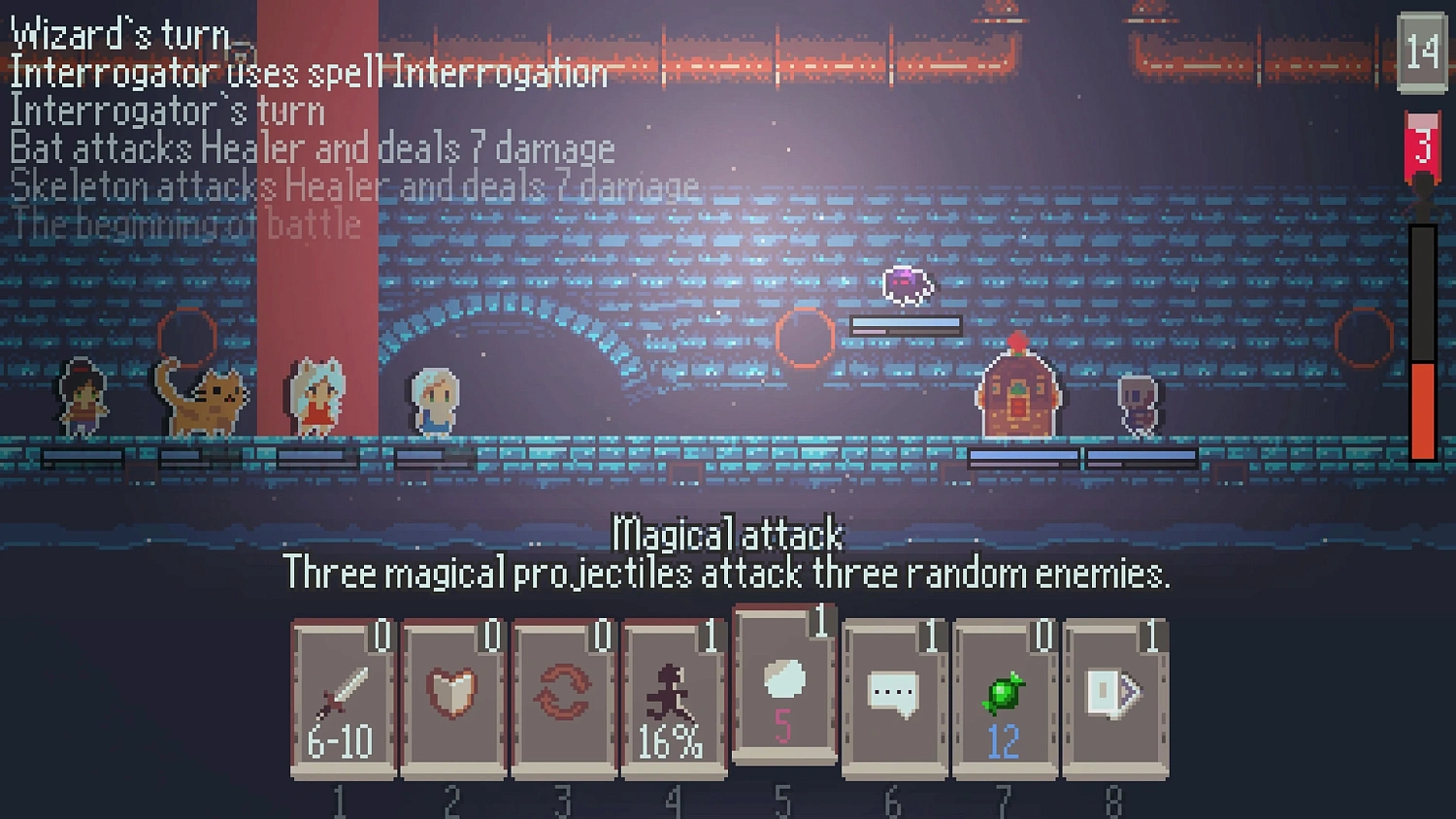Screen dimensions: 1456x819
Task: Target the flying bat enemy
Action: pos(905,286)
